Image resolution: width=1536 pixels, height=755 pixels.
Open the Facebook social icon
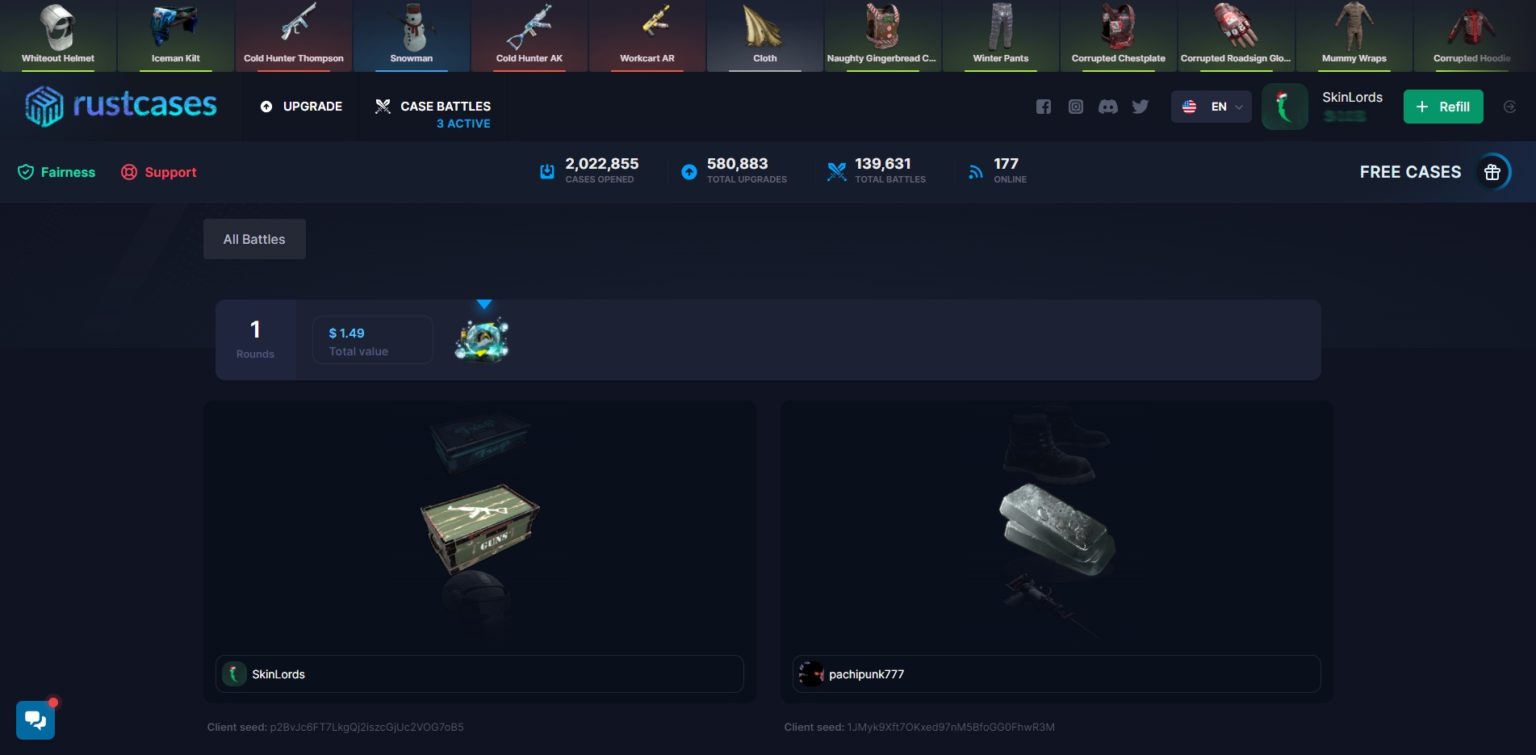click(x=1044, y=105)
